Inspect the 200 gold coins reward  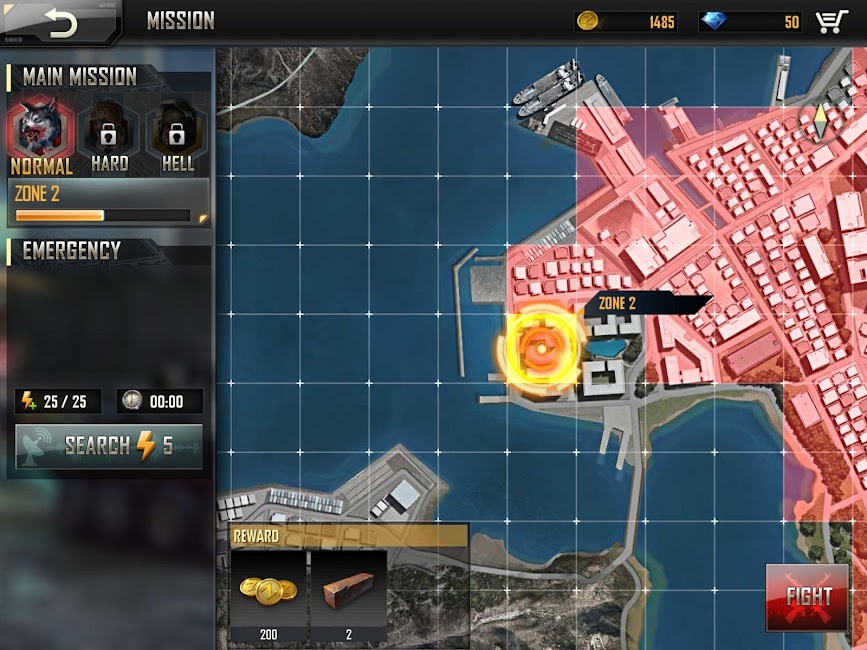(268, 595)
